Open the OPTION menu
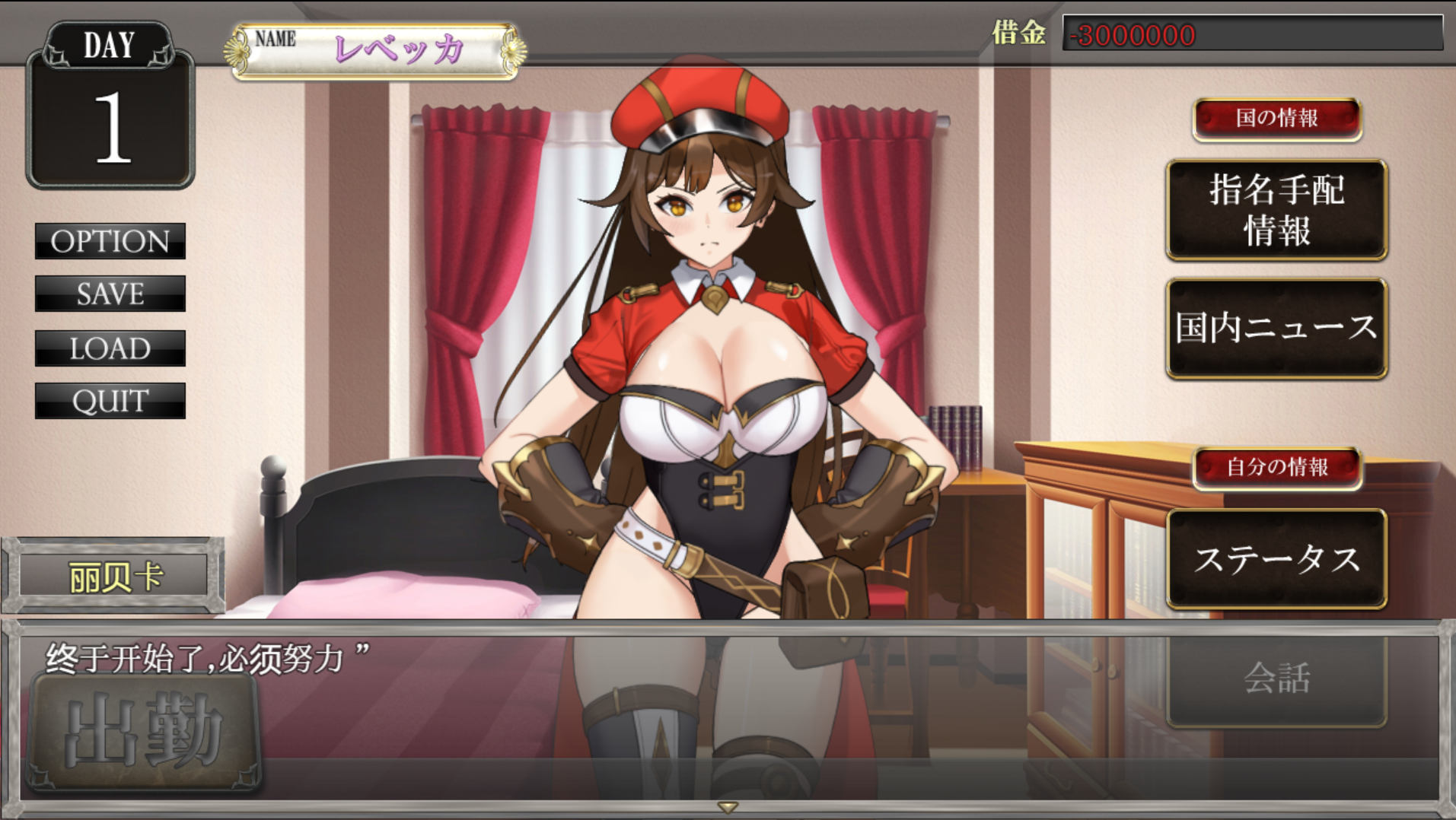Image resolution: width=1456 pixels, height=820 pixels. [x=110, y=241]
